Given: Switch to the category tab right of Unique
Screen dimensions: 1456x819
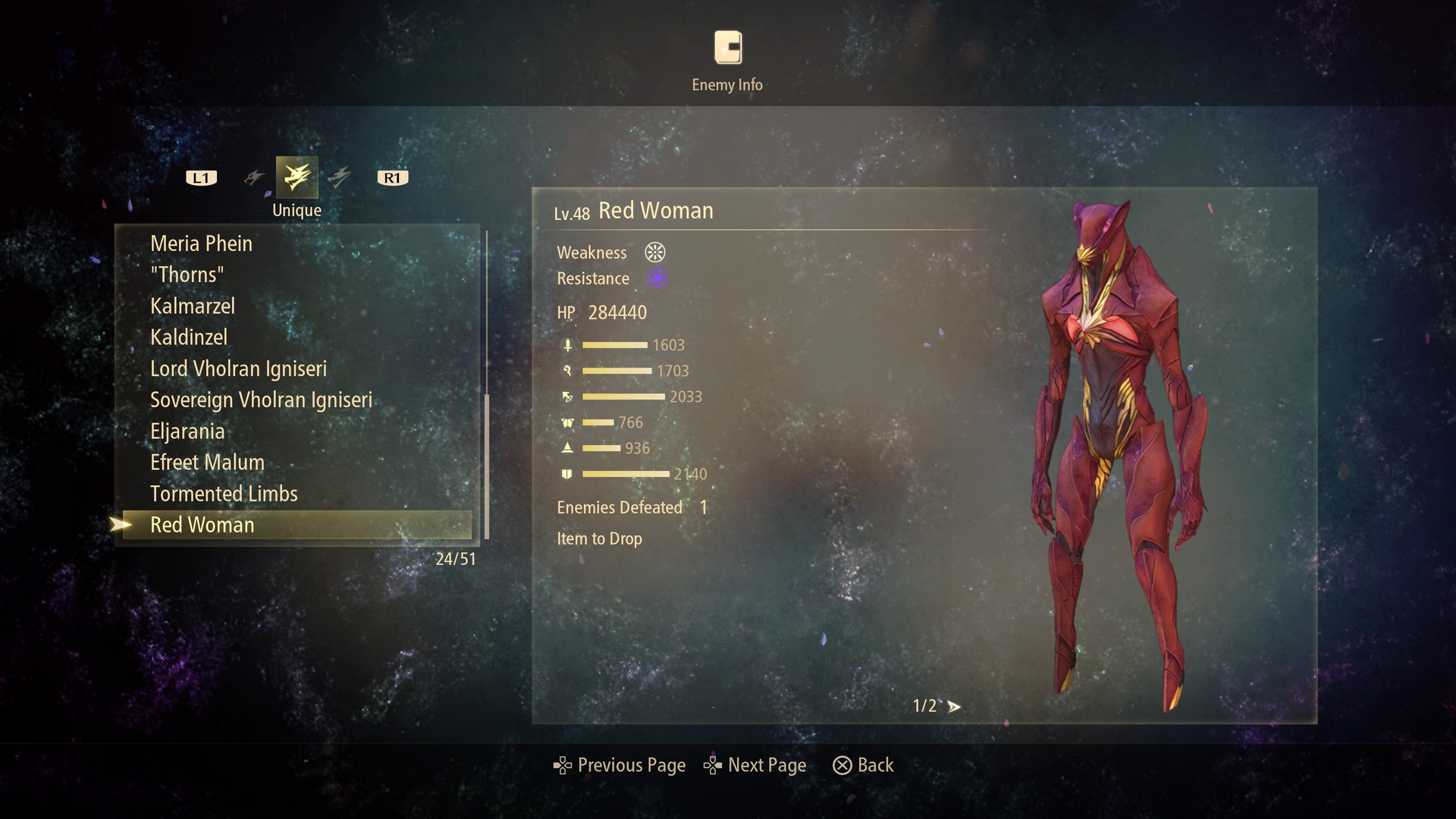Looking at the screenshot, I should [340, 177].
